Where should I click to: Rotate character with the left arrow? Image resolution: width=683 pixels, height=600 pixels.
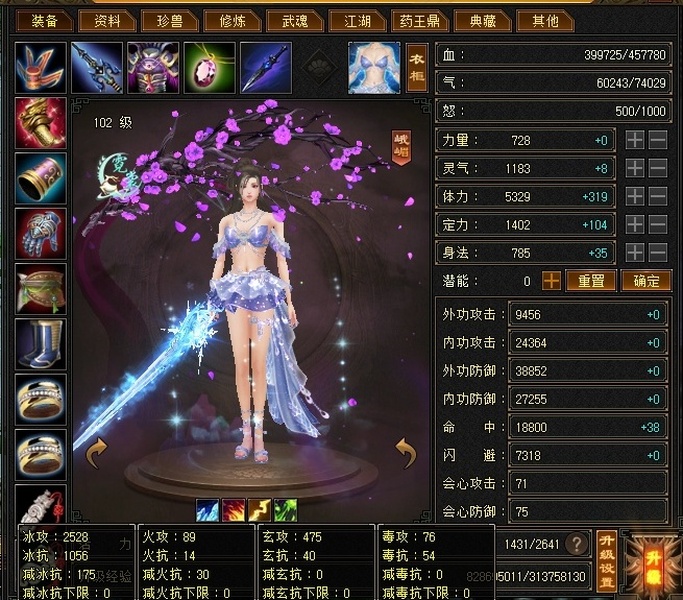(97, 453)
